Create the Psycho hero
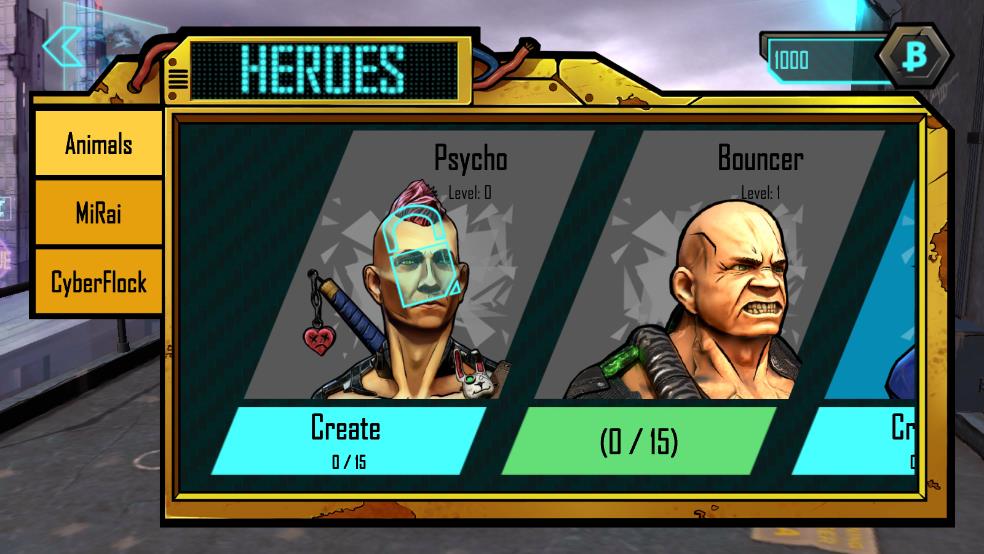984x554 pixels. pyautogui.click(x=346, y=439)
